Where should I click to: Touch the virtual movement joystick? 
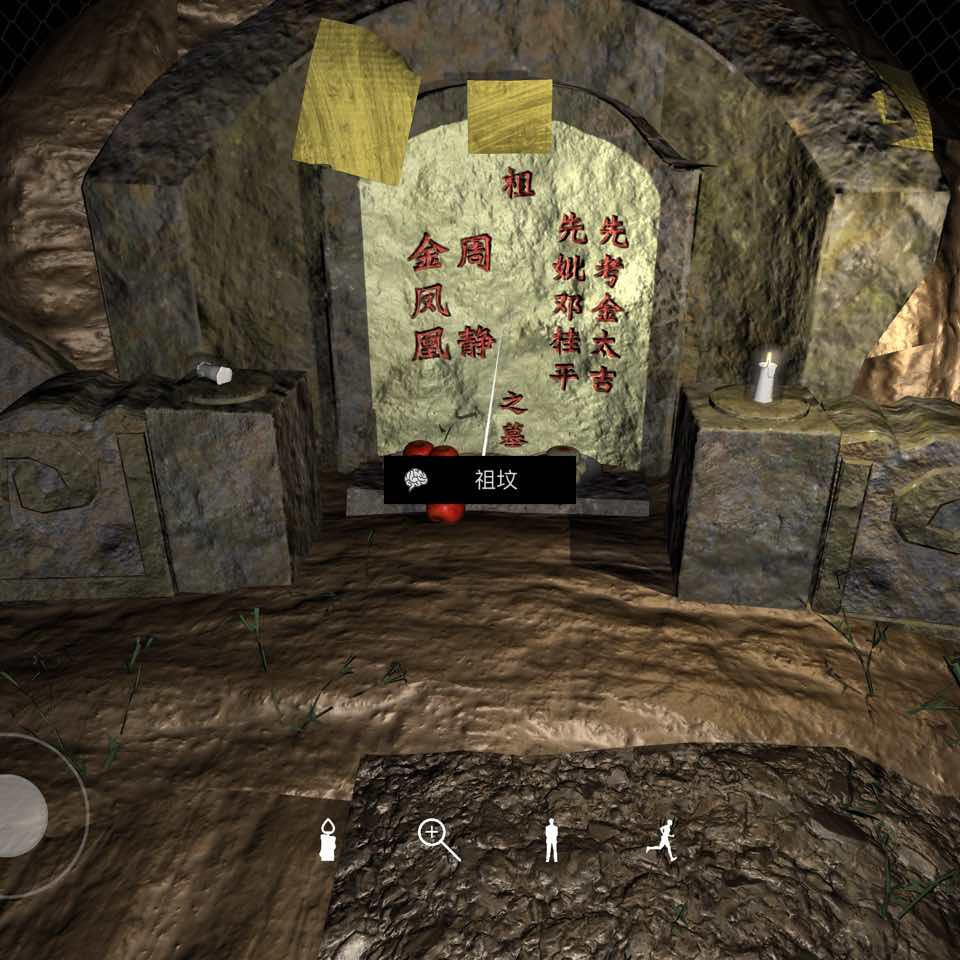(22, 815)
